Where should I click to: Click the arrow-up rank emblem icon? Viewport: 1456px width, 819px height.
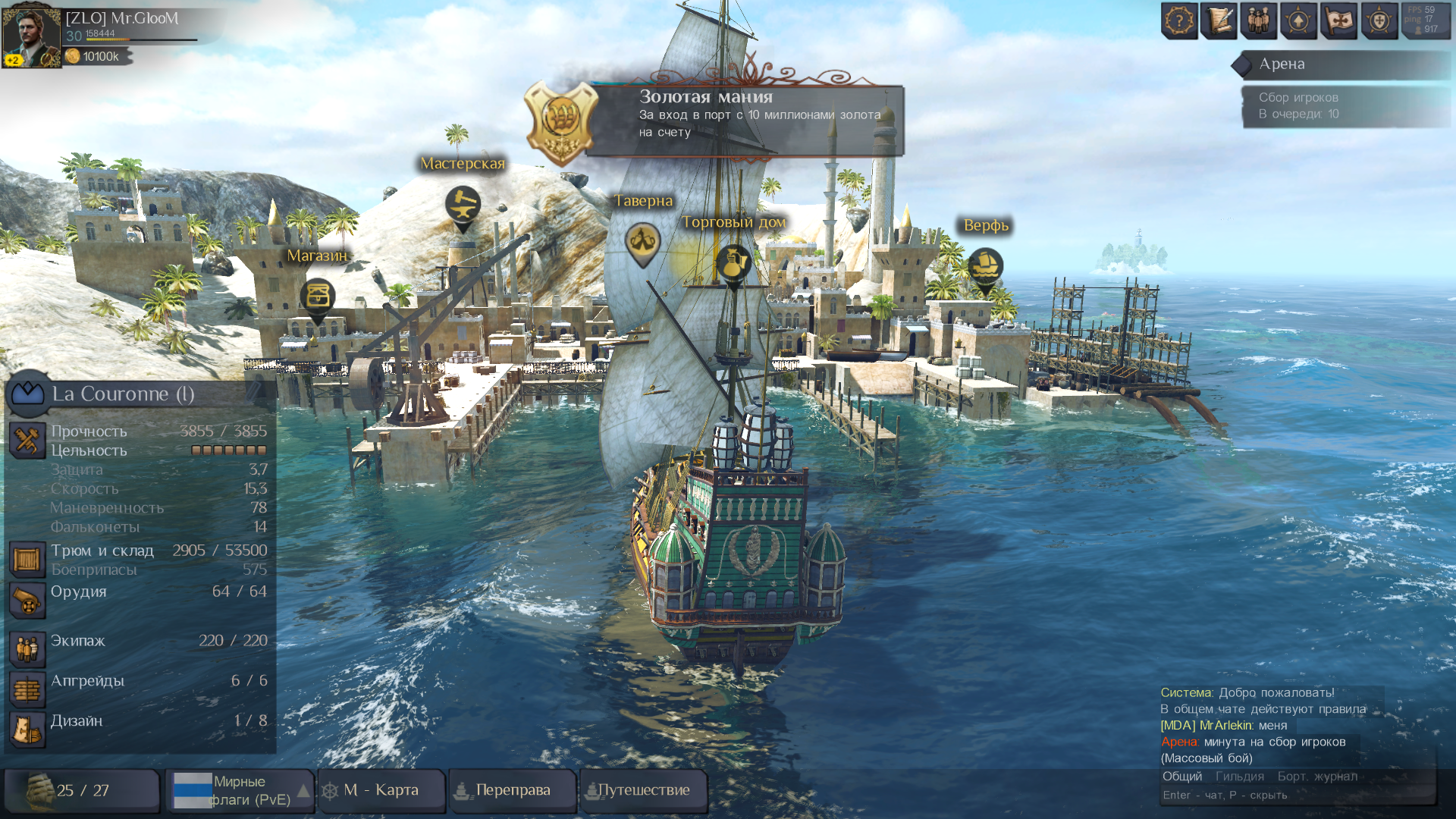click(1298, 20)
